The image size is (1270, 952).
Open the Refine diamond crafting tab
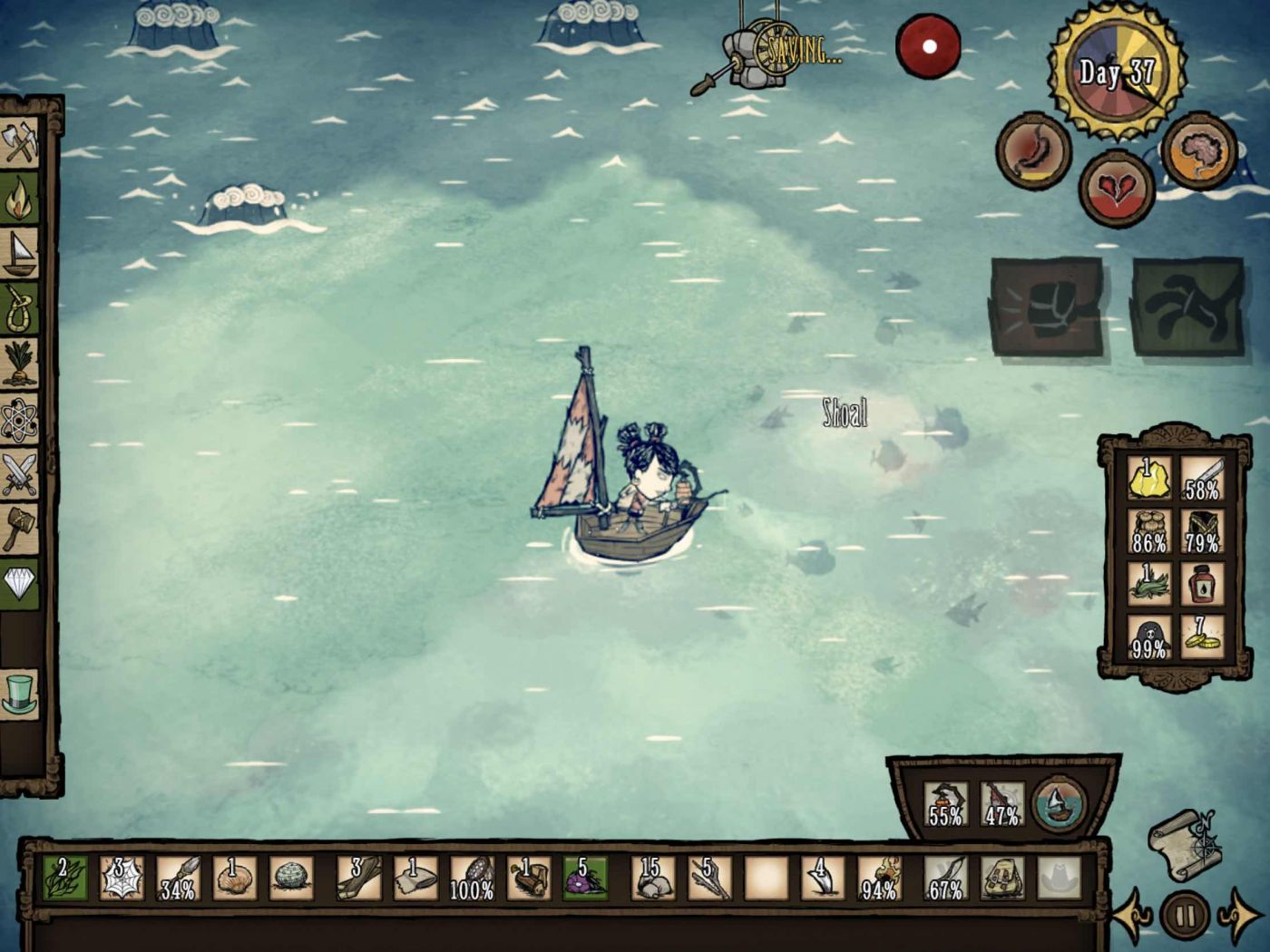[x=20, y=583]
